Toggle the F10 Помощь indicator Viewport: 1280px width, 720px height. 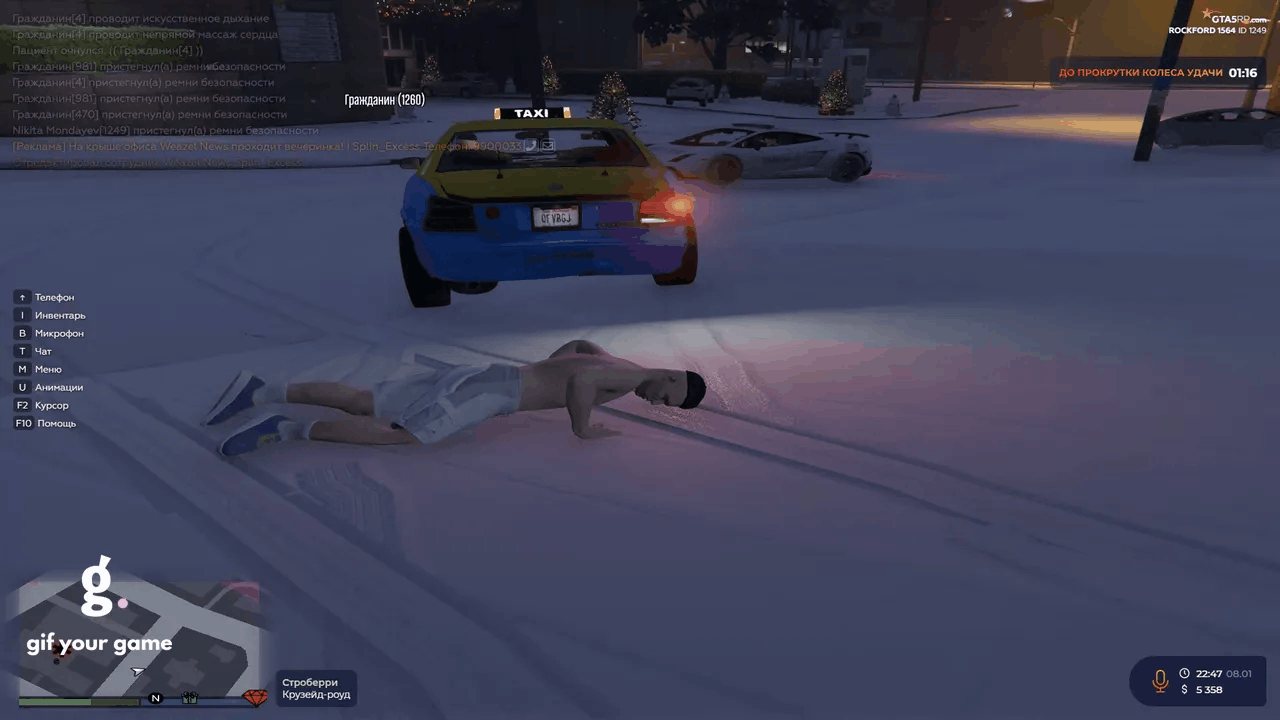point(22,423)
